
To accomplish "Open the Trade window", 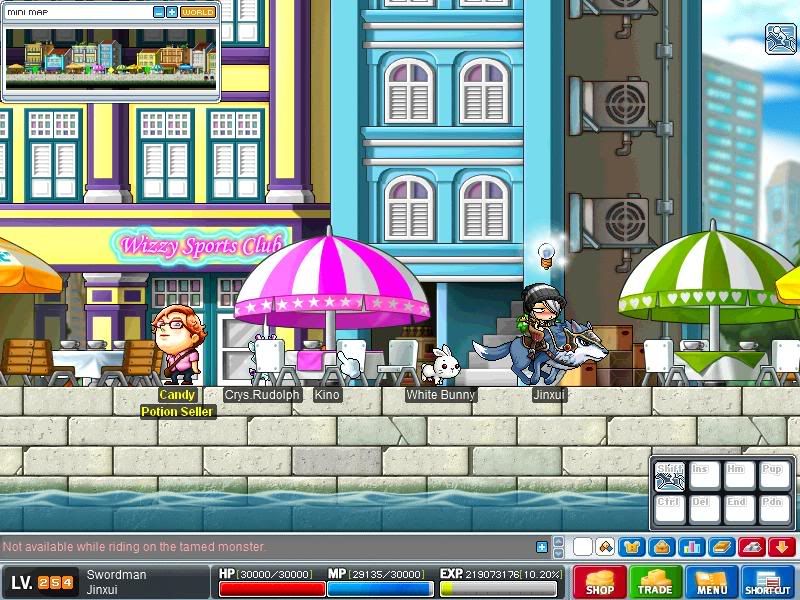I will click(x=656, y=582).
